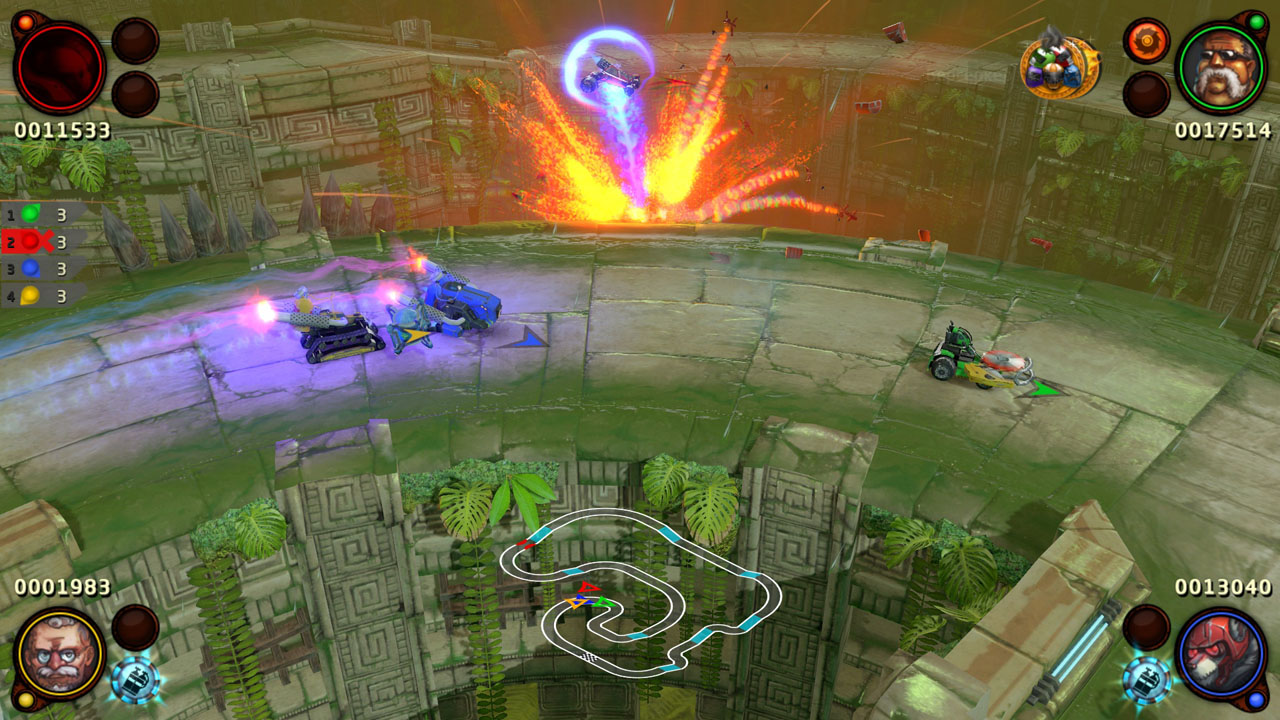This screenshot has height=720, width=1280.
Task: Select the yellow dot for rank 4
Action: 28,294
